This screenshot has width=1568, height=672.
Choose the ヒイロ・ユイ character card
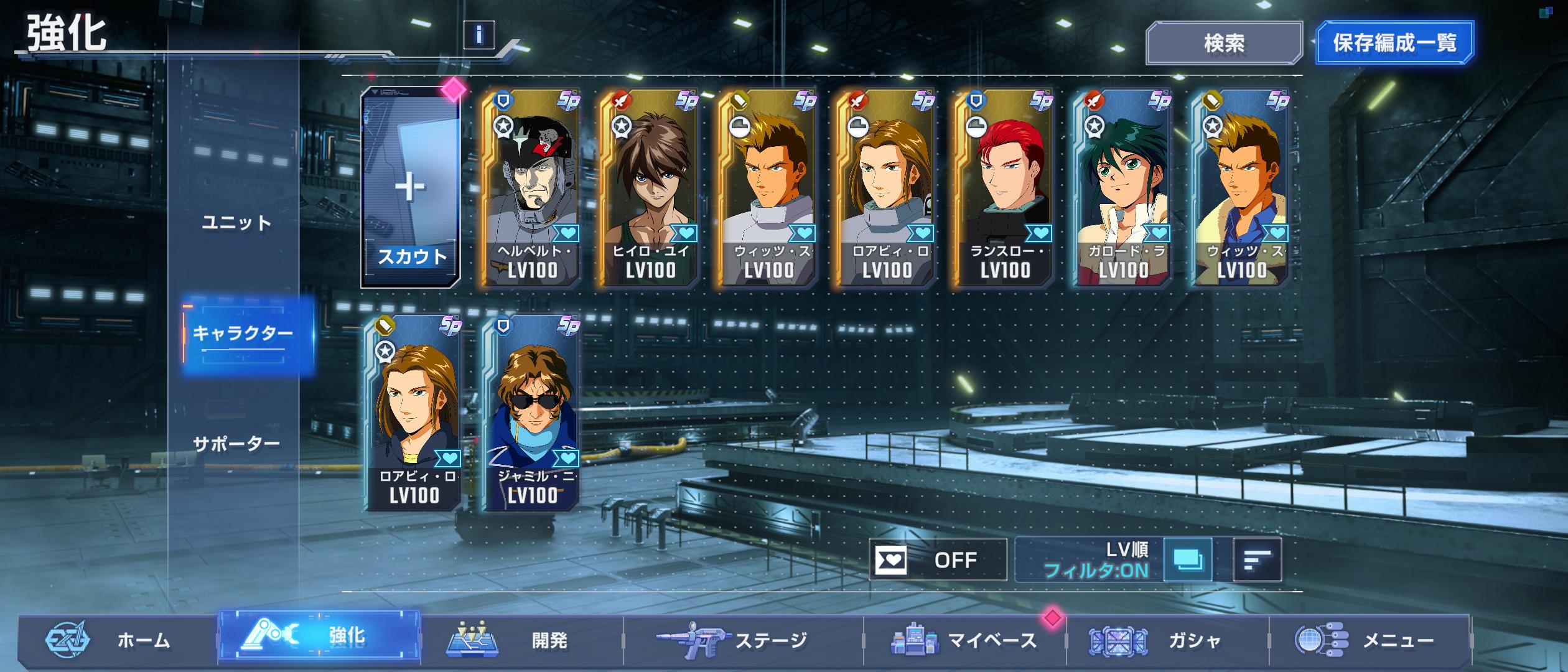tap(648, 188)
